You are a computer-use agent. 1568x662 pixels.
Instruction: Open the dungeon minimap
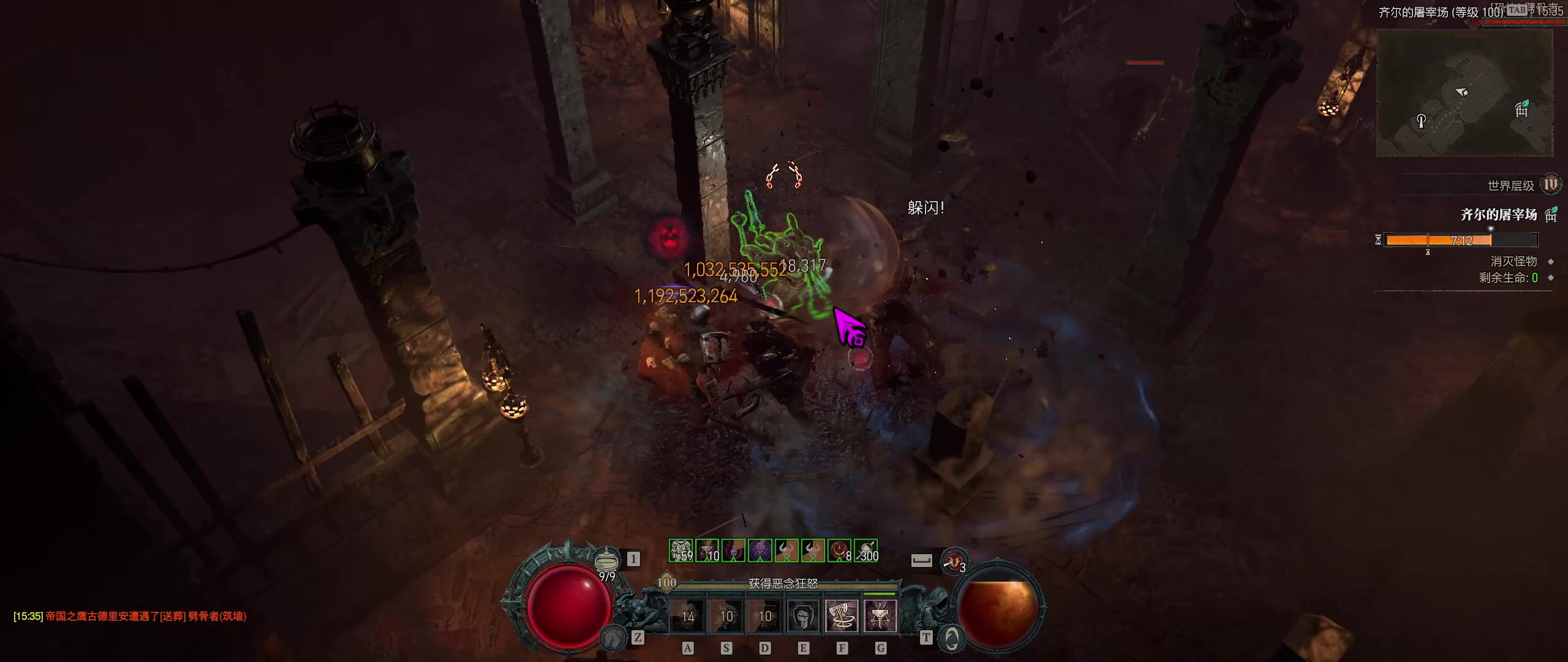1464,92
